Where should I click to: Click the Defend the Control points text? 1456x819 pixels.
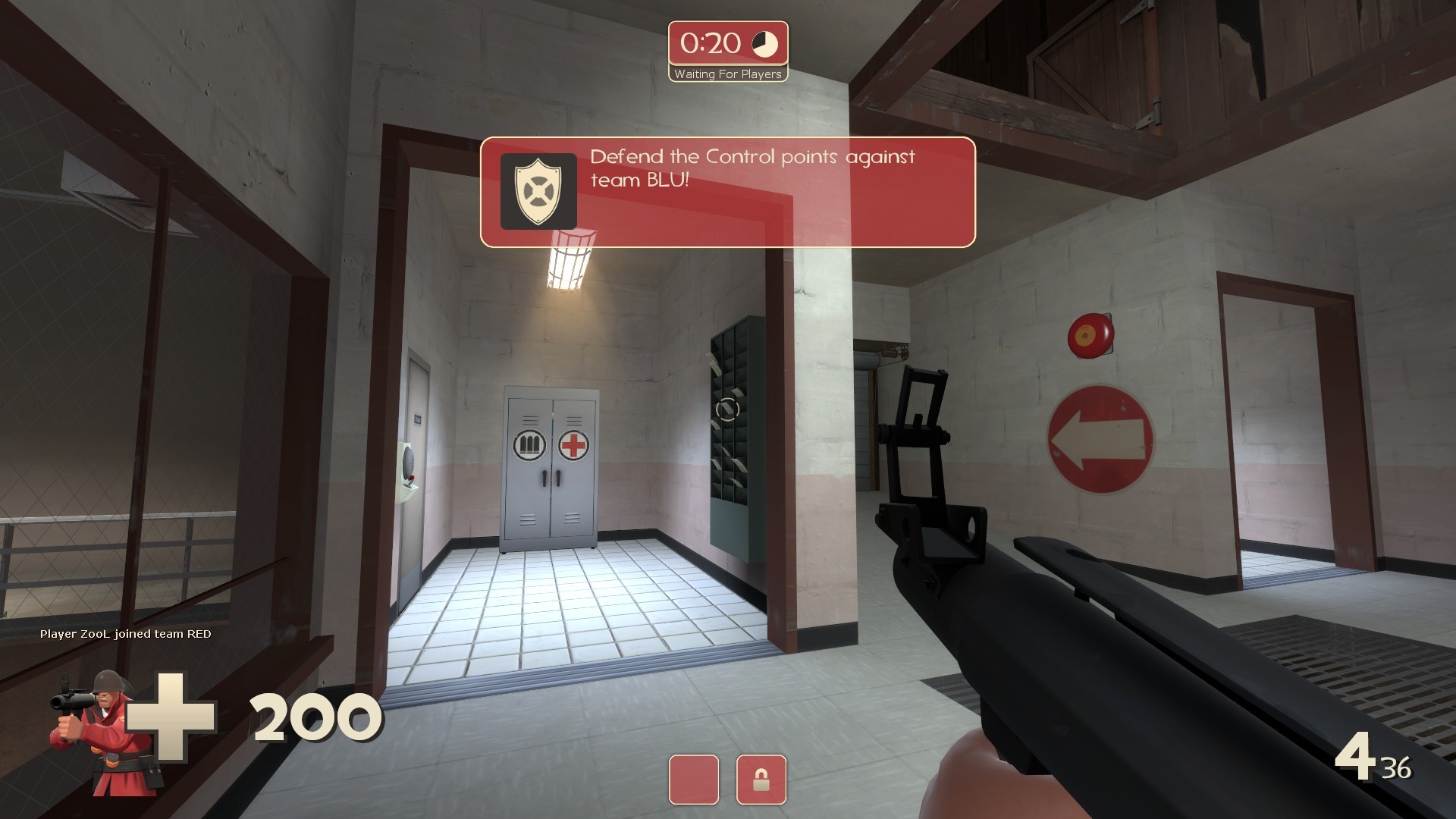click(x=753, y=158)
